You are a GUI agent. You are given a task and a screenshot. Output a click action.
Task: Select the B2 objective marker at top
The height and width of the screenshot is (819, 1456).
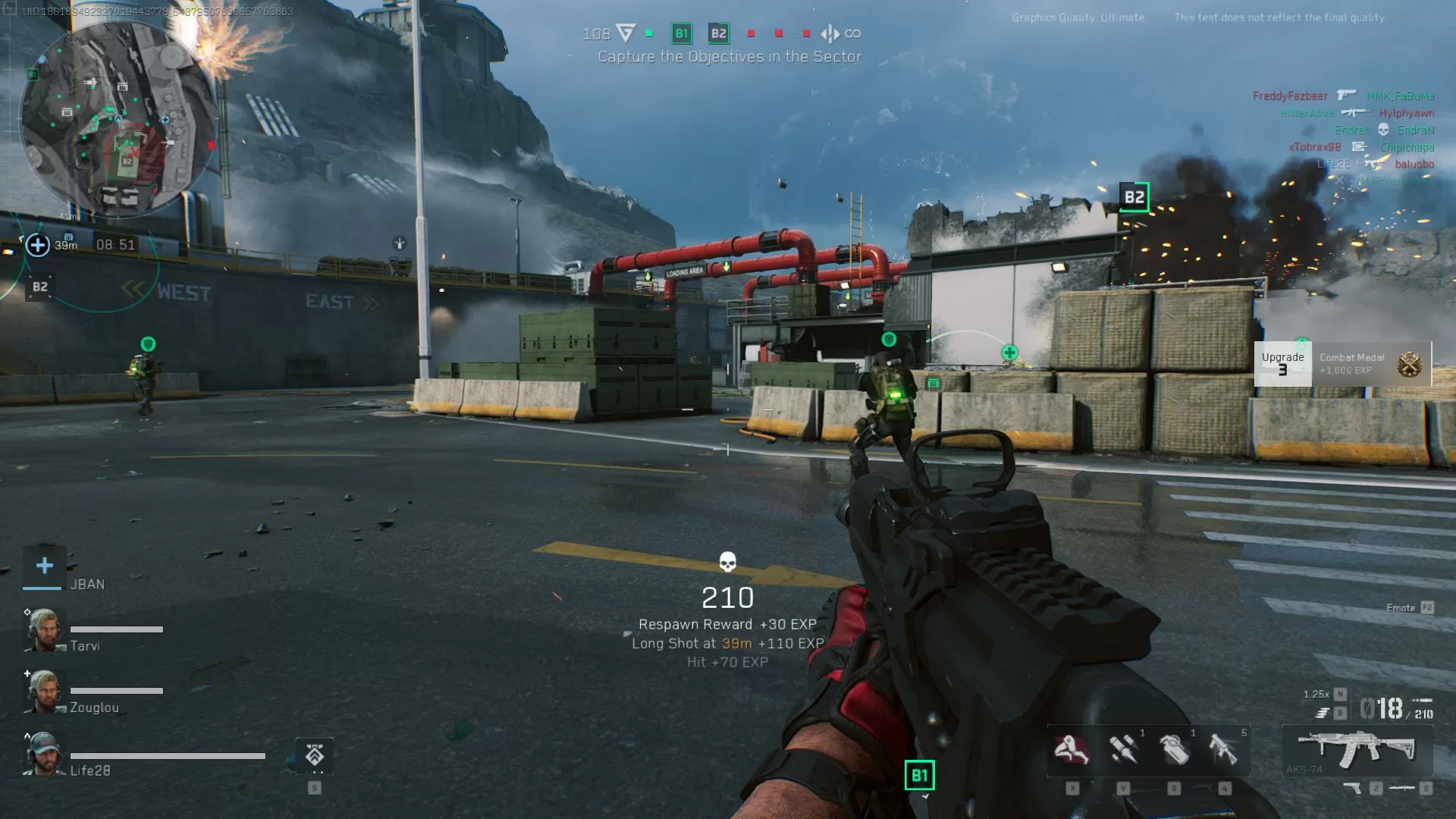pyautogui.click(x=718, y=33)
